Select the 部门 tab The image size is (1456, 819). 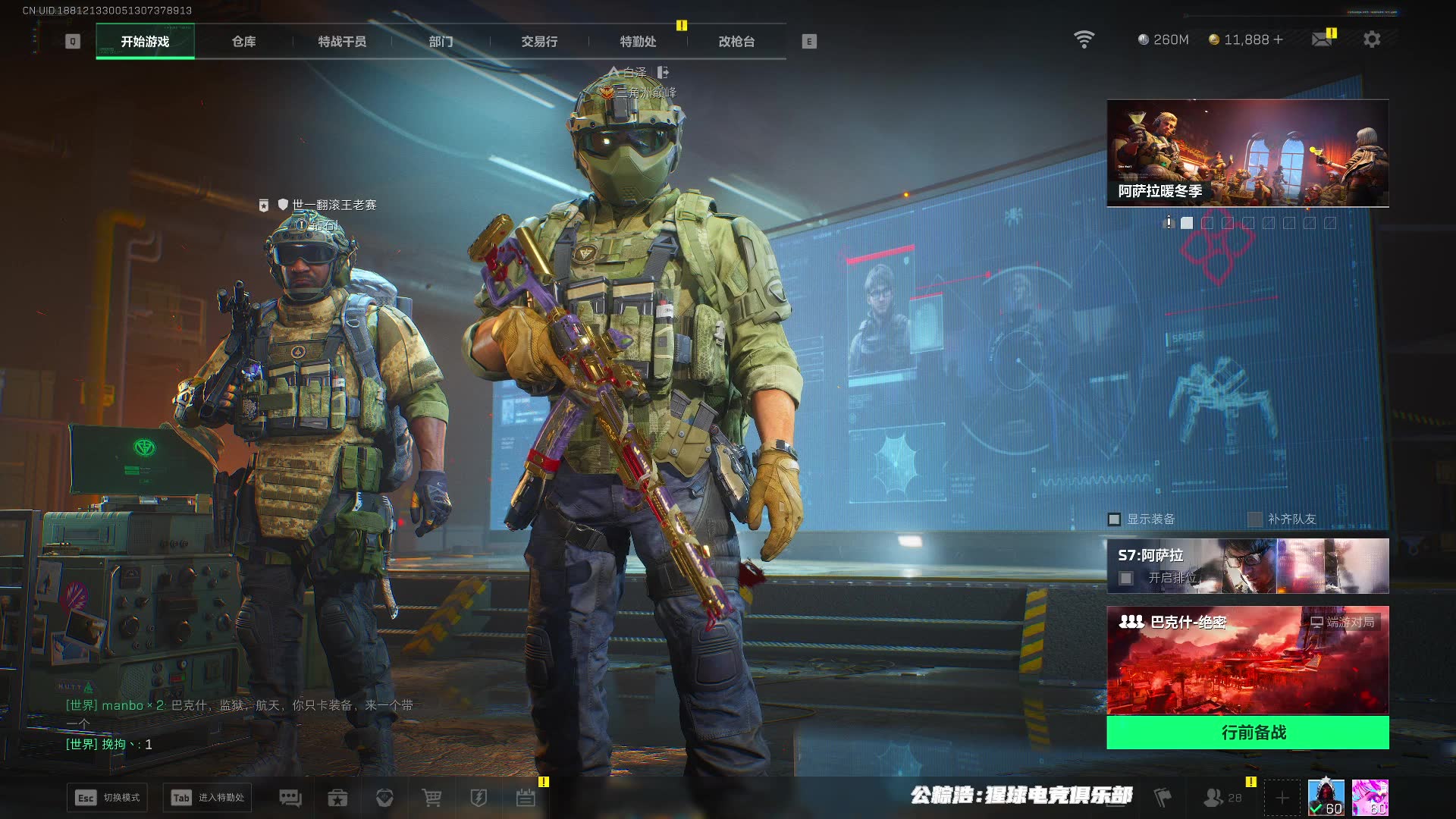(441, 42)
